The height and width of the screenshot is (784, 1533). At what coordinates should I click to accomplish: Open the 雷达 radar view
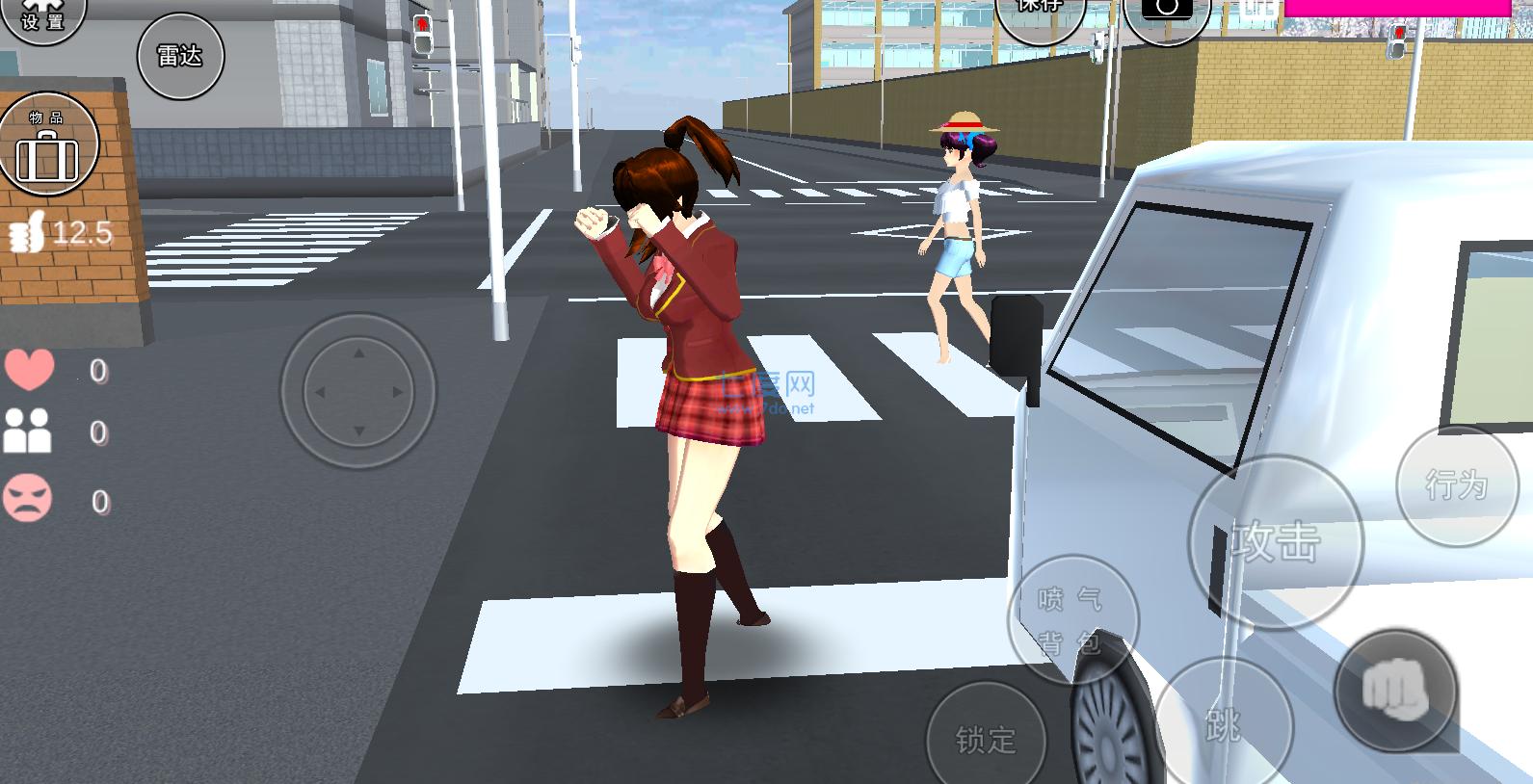pos(179,56)
